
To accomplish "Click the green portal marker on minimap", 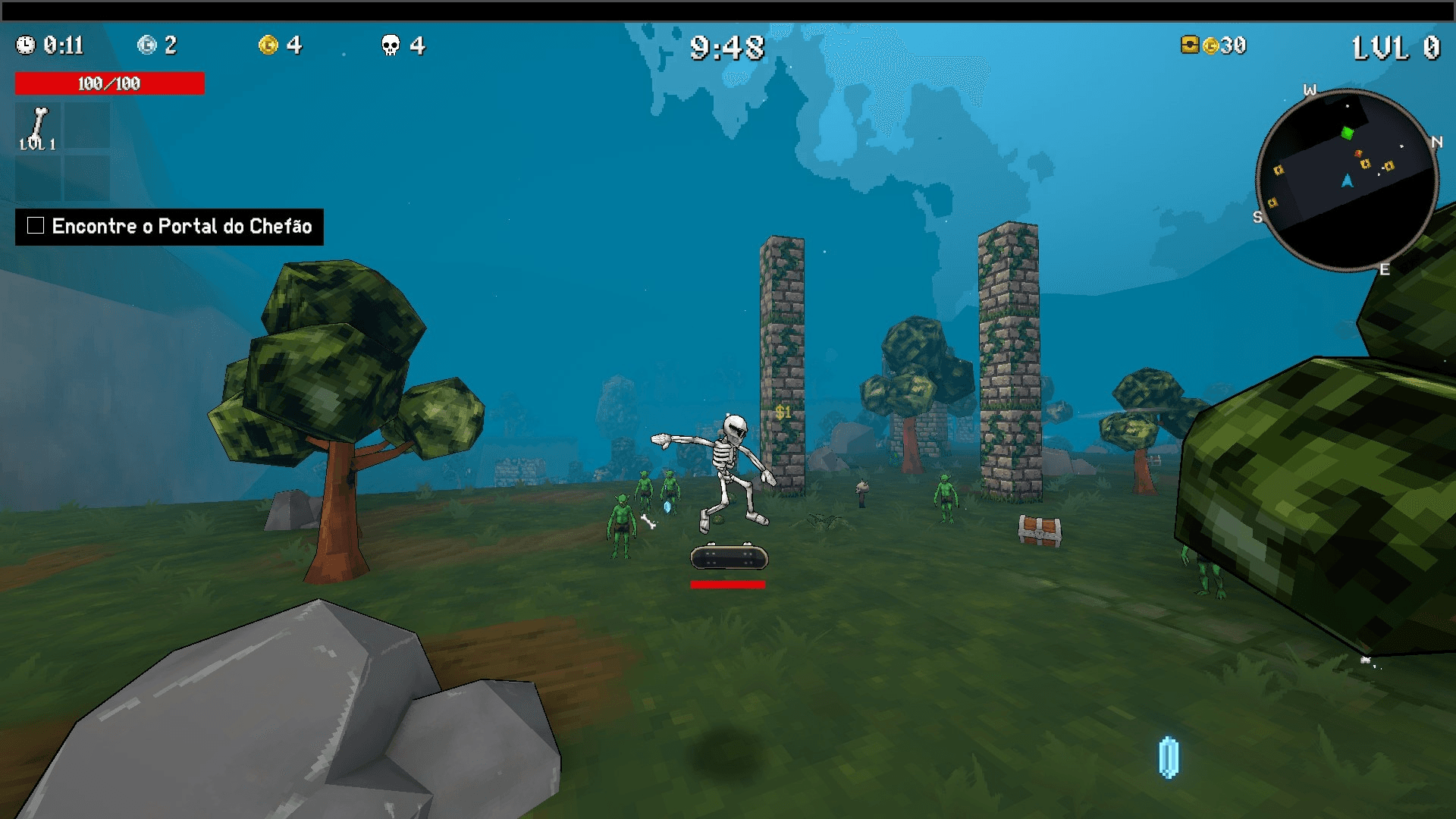I will pos(1348,133).
